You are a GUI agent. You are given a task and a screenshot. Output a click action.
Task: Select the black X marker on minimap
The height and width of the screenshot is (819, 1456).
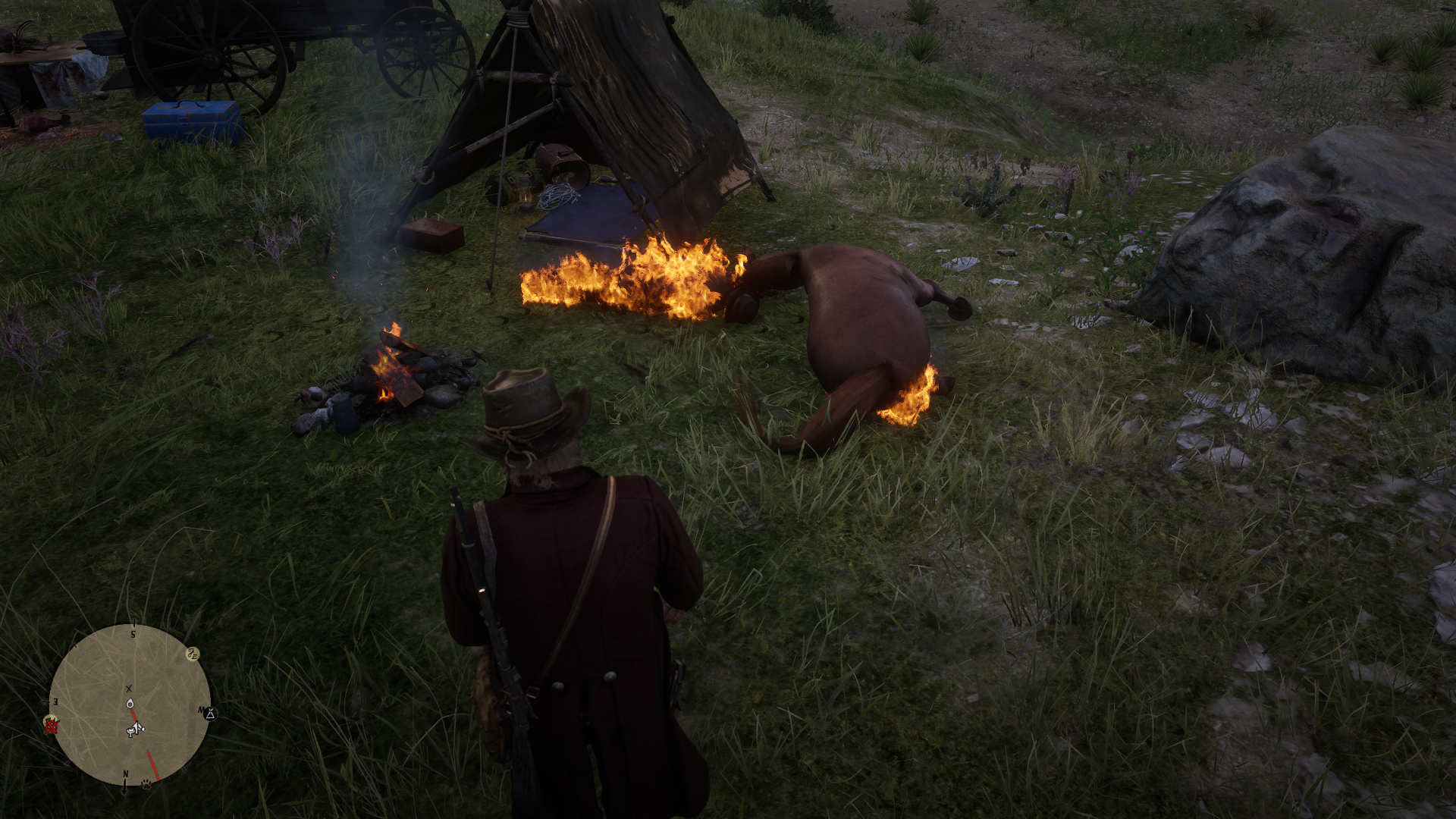pyautogui.click(x=129, y=689)
